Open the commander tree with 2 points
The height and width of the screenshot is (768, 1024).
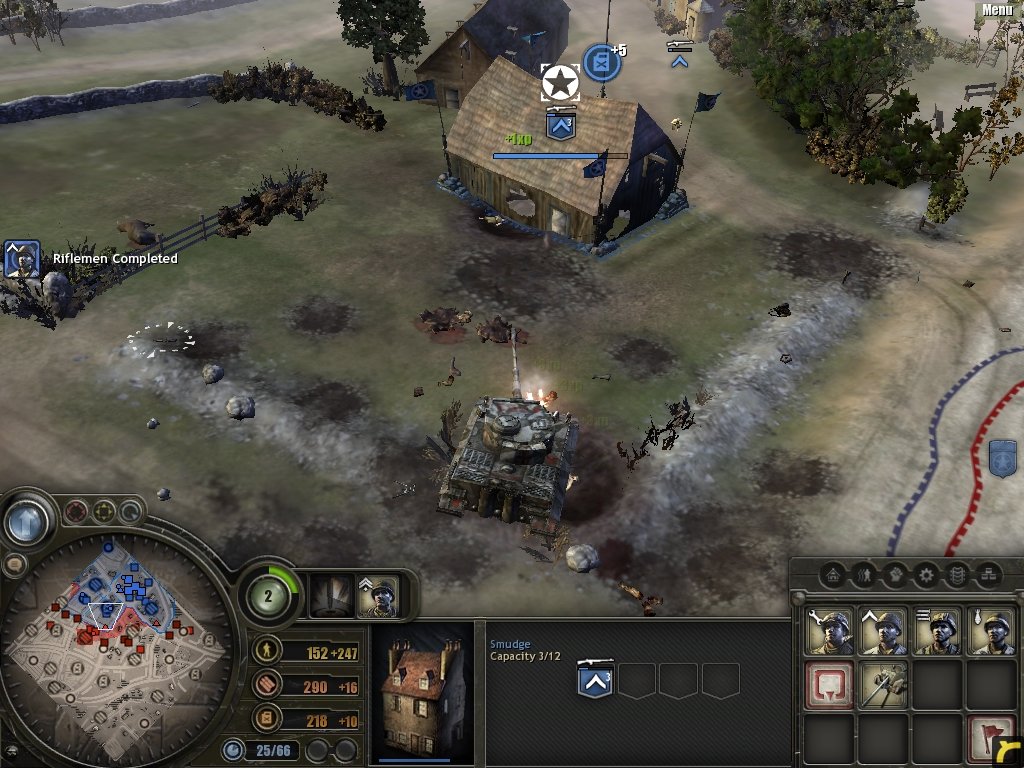click(x=268, y=596)
